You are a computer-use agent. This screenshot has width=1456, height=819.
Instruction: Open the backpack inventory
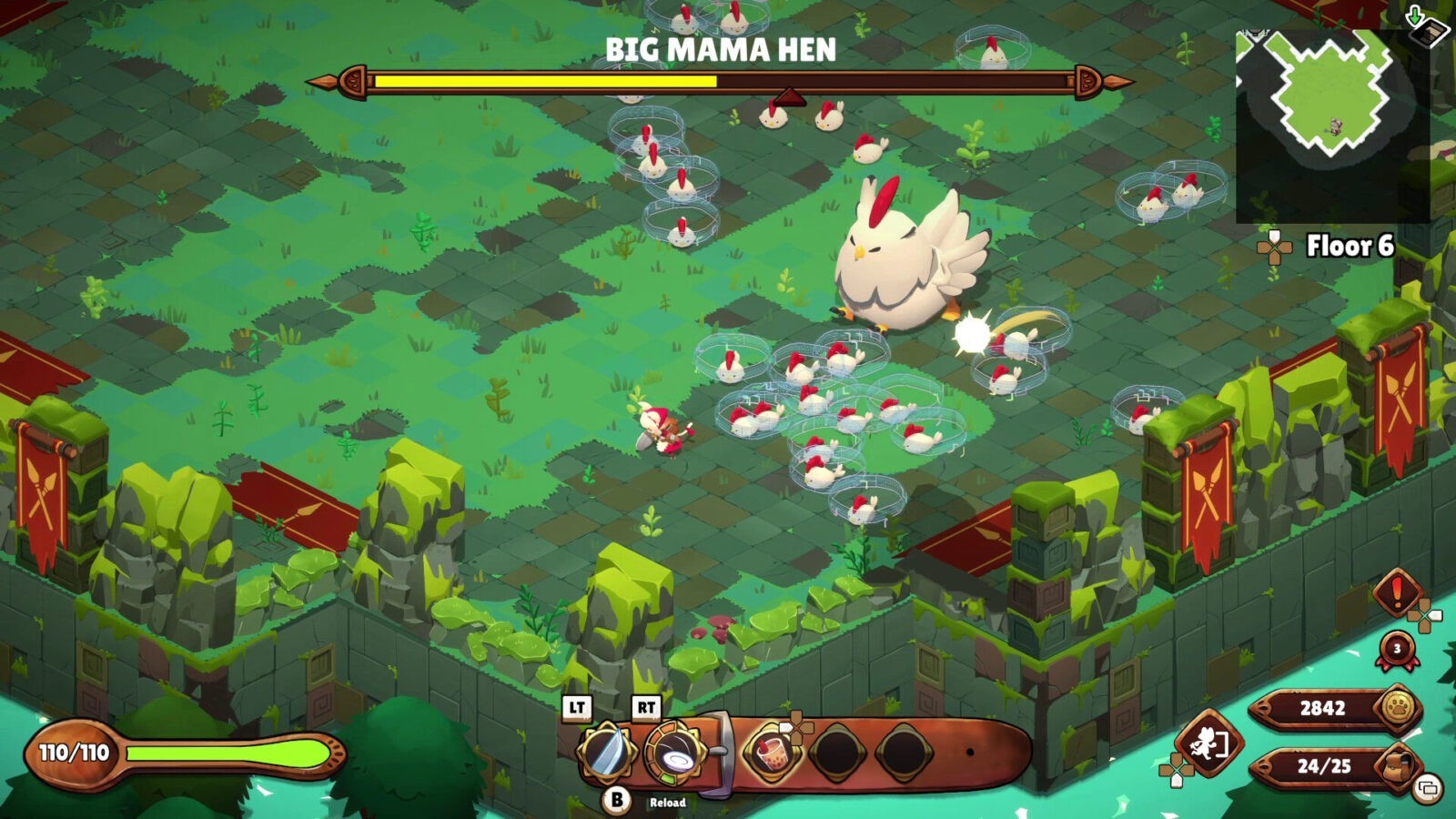[x=1399, y=766]
